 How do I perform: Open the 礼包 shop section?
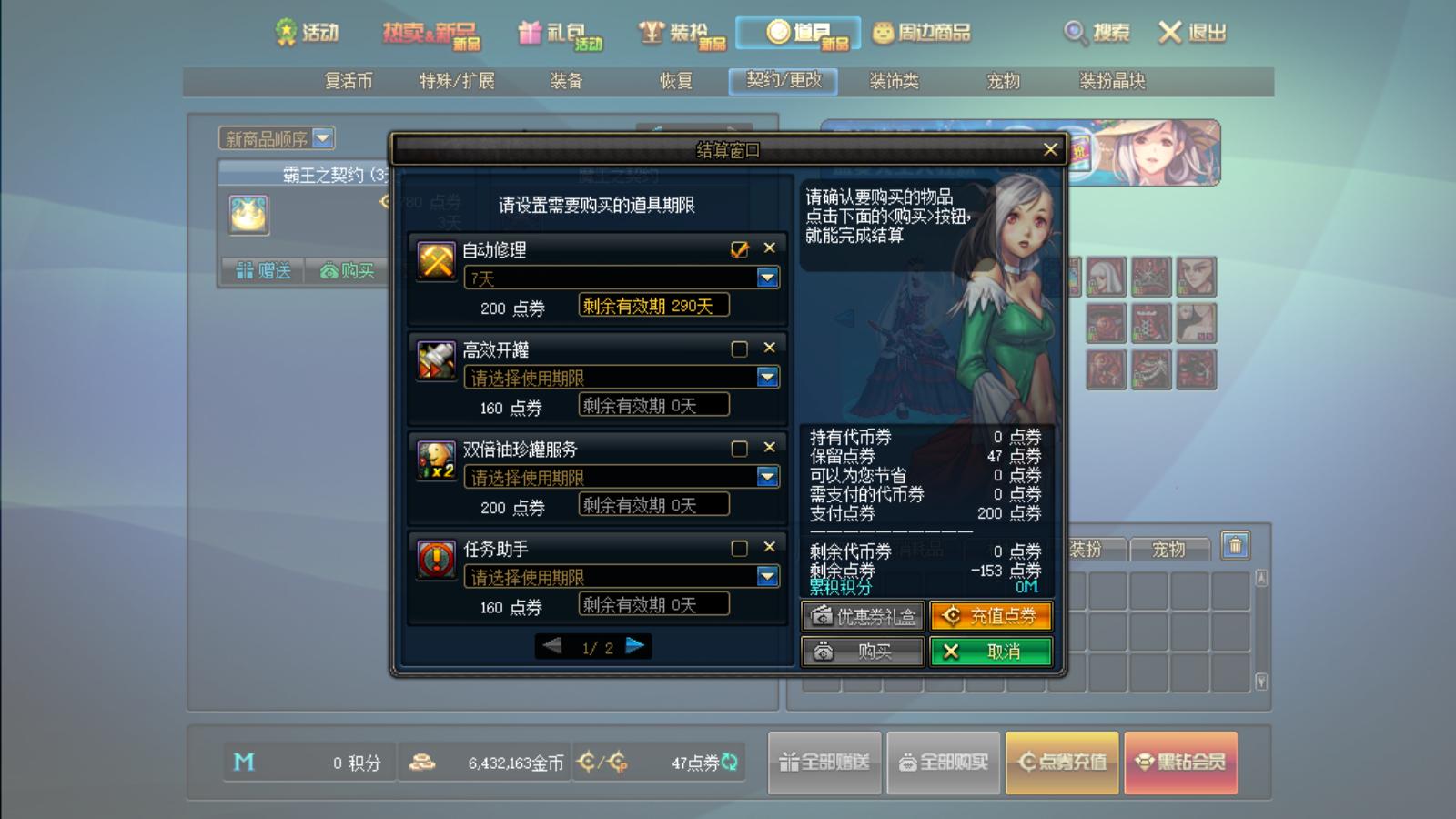[560, 34]
